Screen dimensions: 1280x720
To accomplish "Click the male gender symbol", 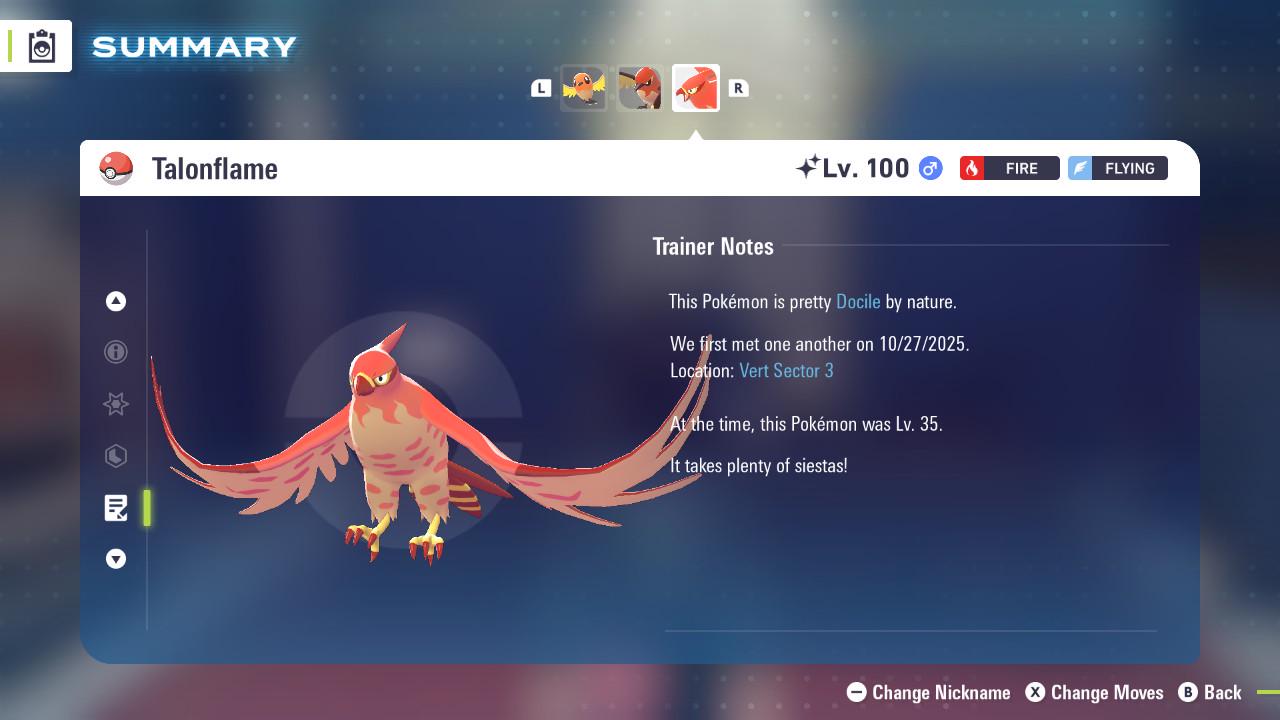I will coord(928,168).
